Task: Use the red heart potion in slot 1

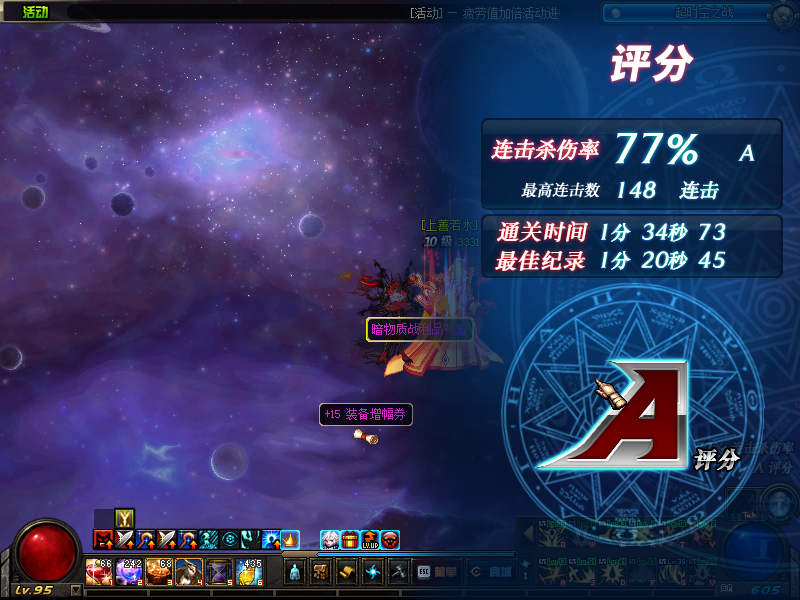Action: point(100,573)
